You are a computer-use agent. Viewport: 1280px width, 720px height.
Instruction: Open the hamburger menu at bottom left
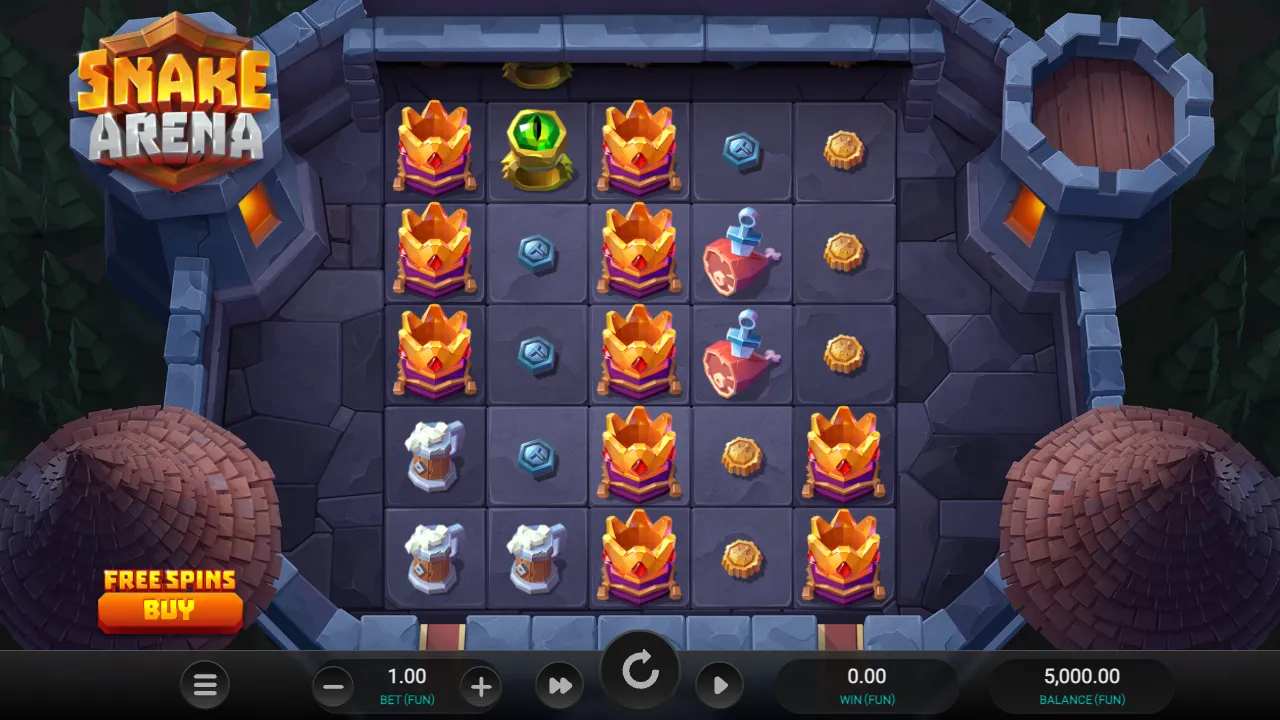point(205,686)
